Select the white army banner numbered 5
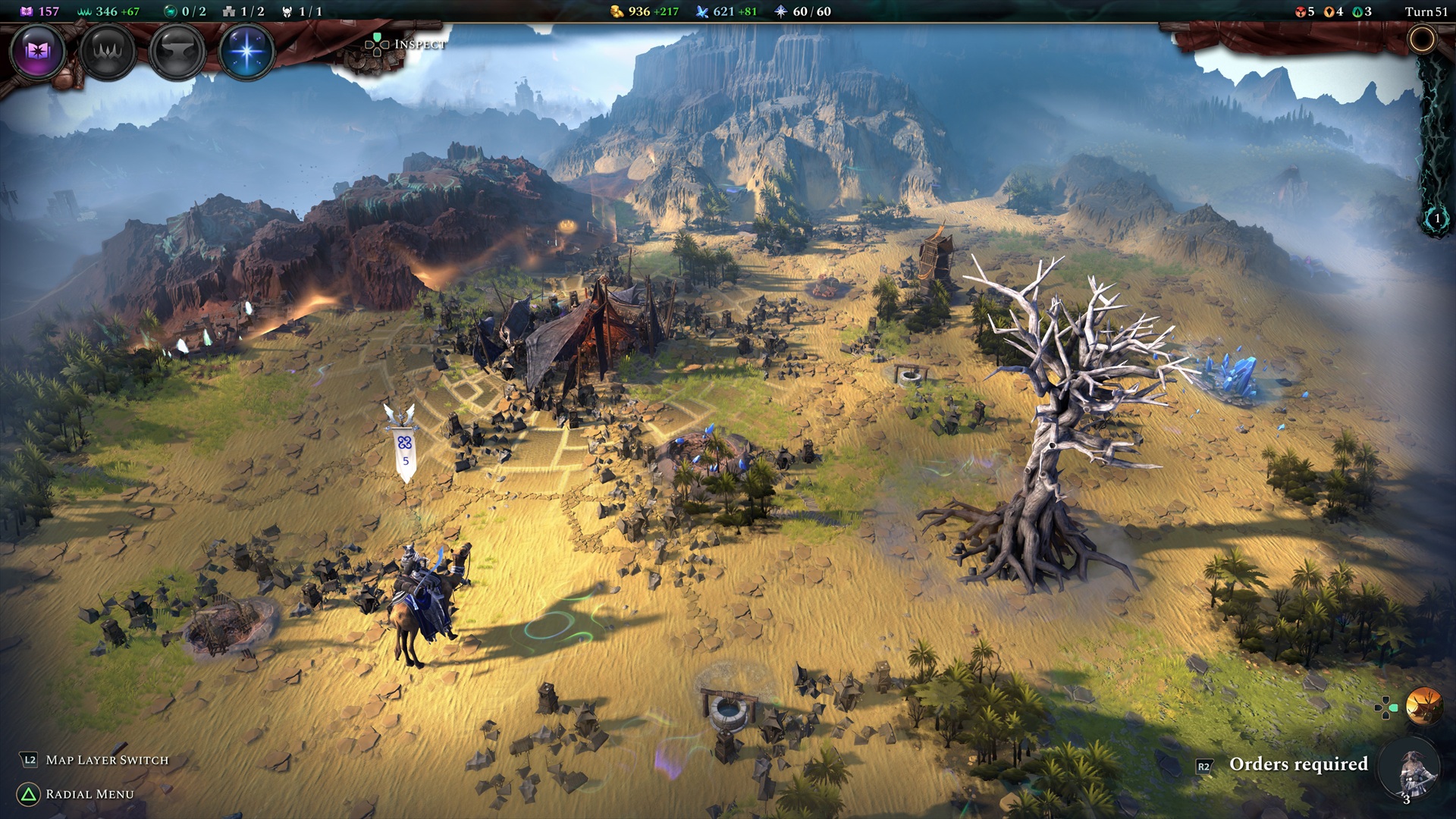1456x819 pixels. (405, 450)
